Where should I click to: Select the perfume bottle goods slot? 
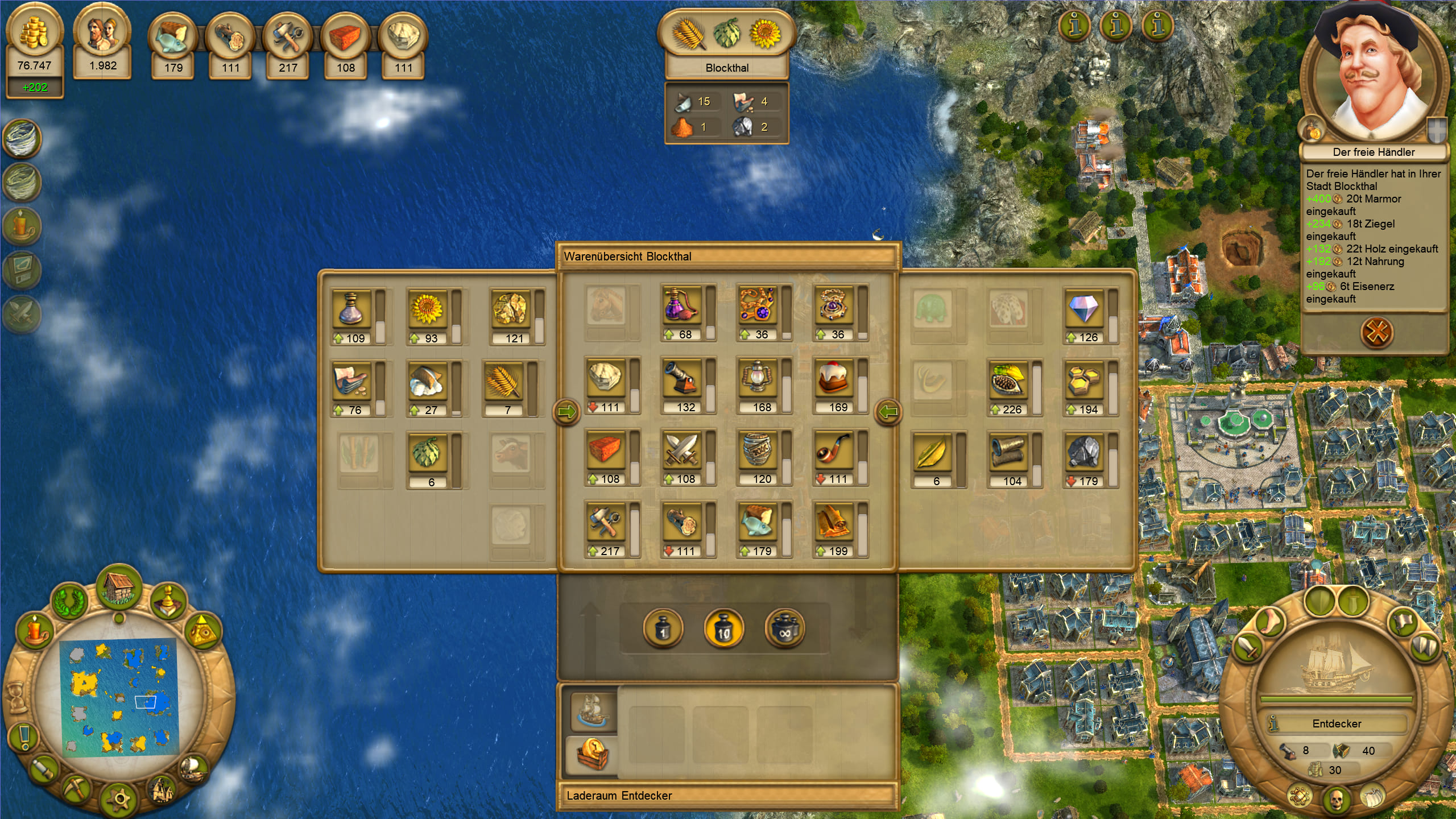(x=682, y=307)
